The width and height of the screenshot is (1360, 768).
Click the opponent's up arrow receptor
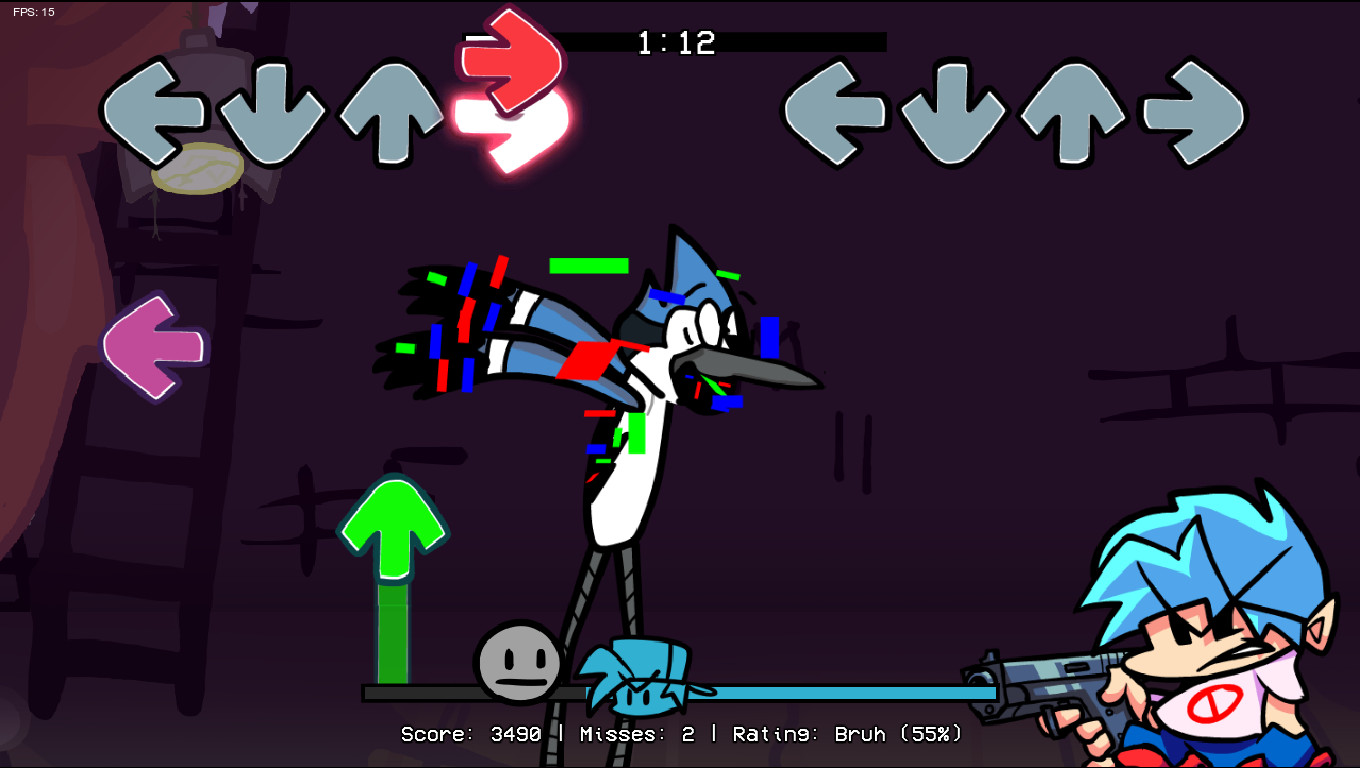[391, 113]
